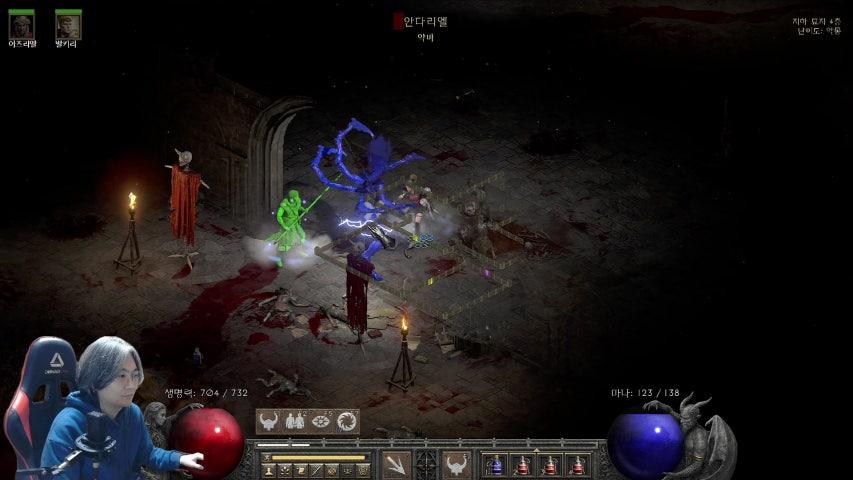This screenshot has width=853, height=480.
Task: Toggle the mini-panel button between skill slots
Action: pos(426,464)
